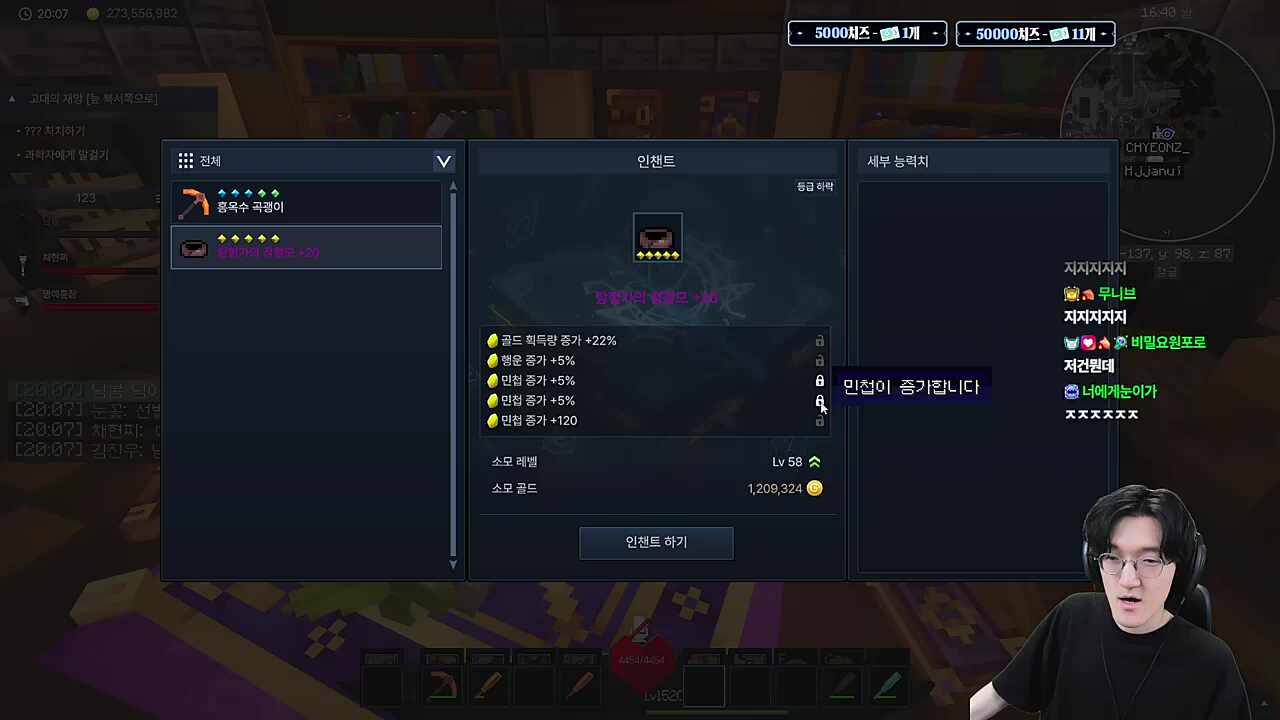
Task: Click the down scroll arrow below the item list
Action: [x=453, y=564]
